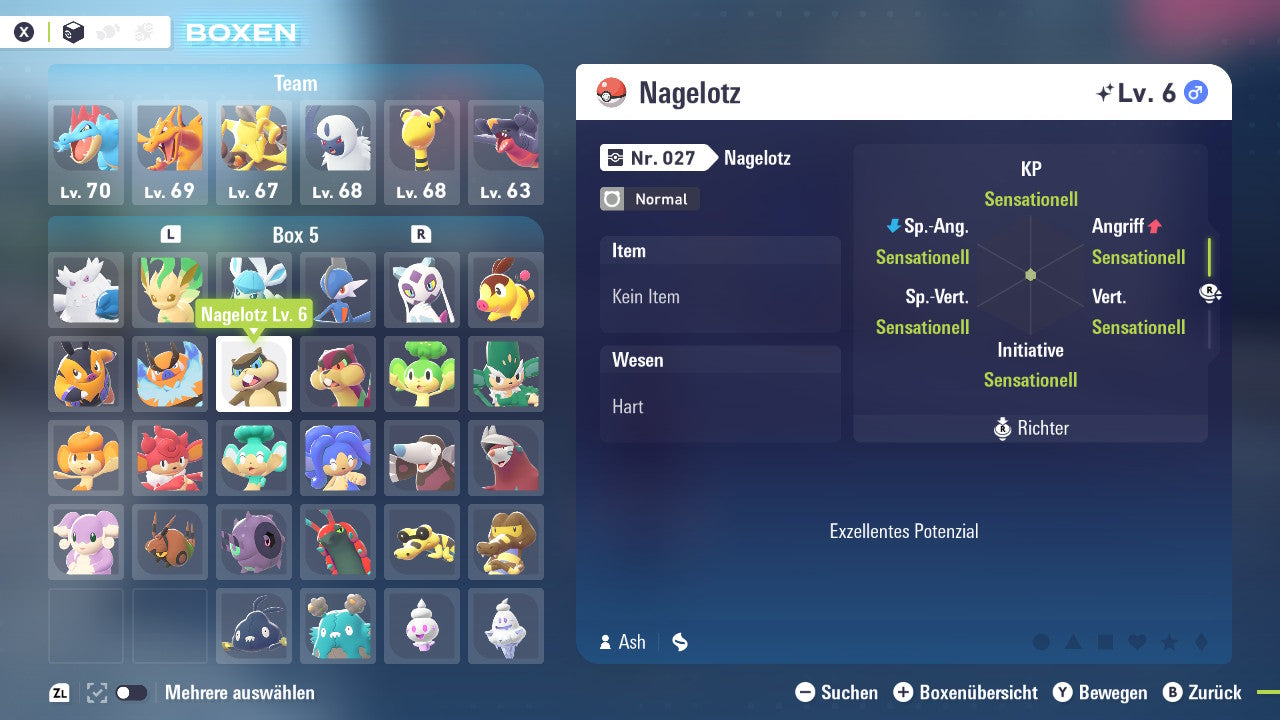Image resolution: width=1280 pixels, height=720 pixels.
Task: Toggle the star marking on Nagelotz
Action: (1169, 642)
